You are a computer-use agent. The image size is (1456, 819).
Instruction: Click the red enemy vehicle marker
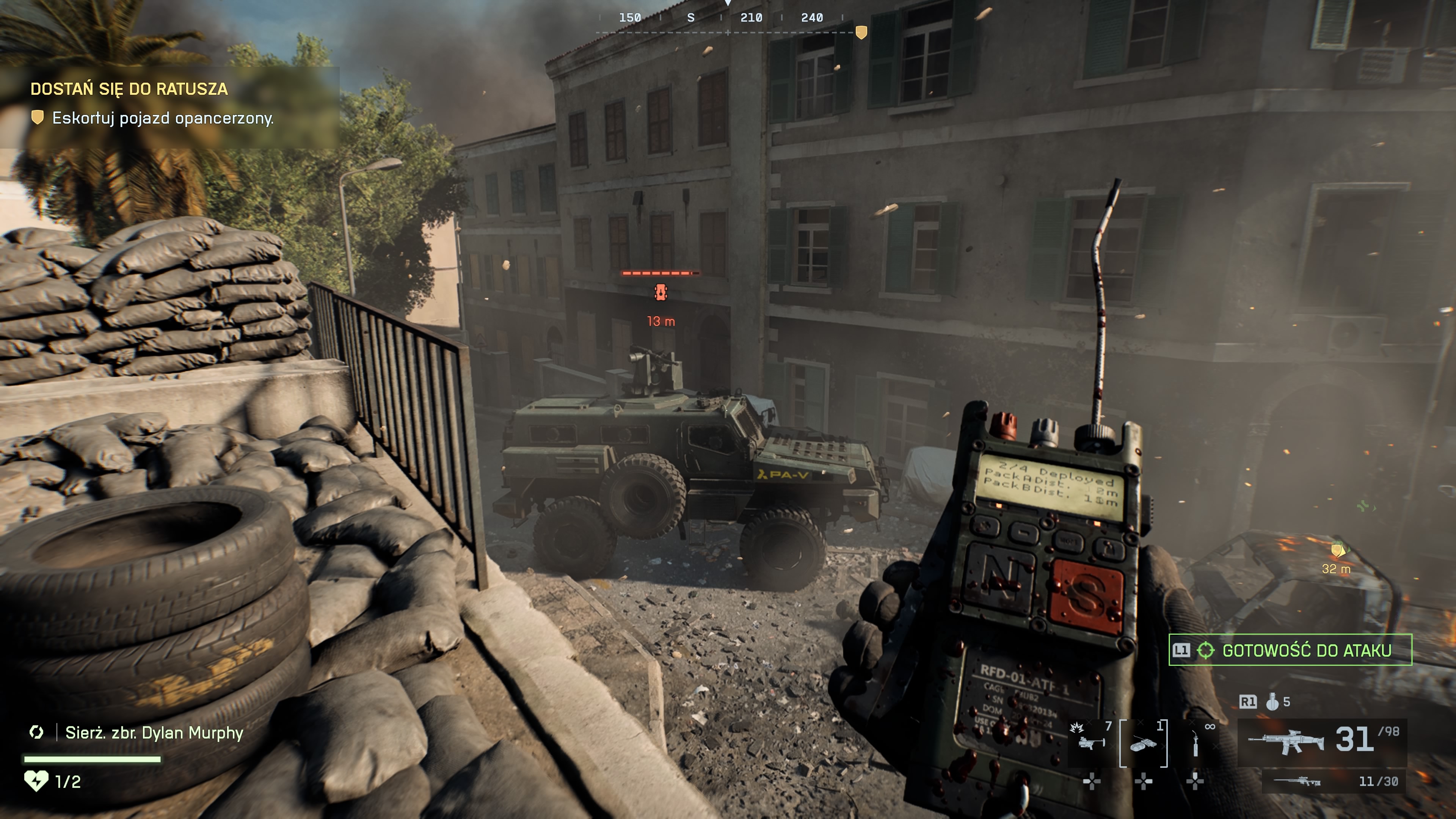tap(660, 292)
